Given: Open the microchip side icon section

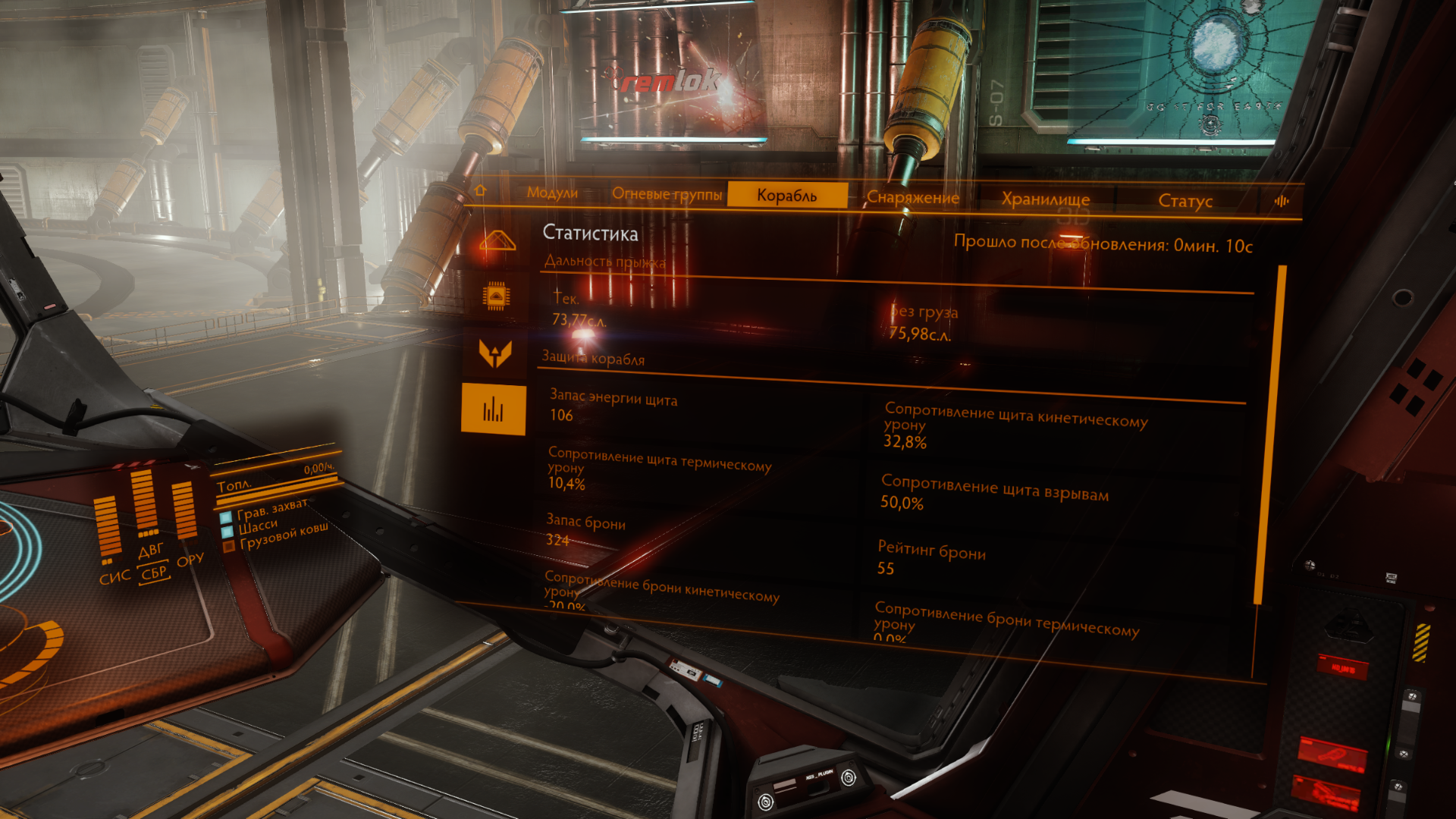Looking at the screenshot, I should (496, 297).
